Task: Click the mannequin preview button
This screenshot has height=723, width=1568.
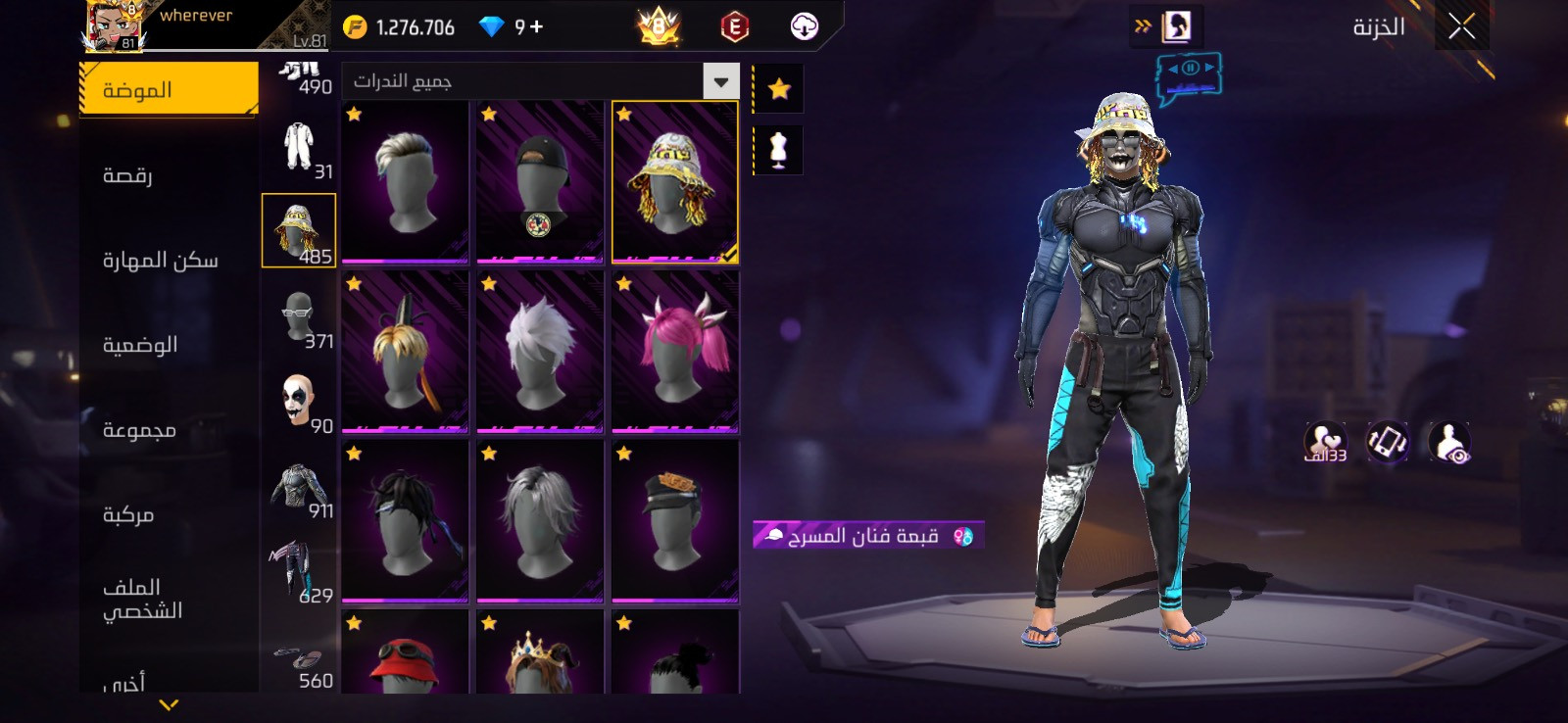Action: tap(778, 150)
